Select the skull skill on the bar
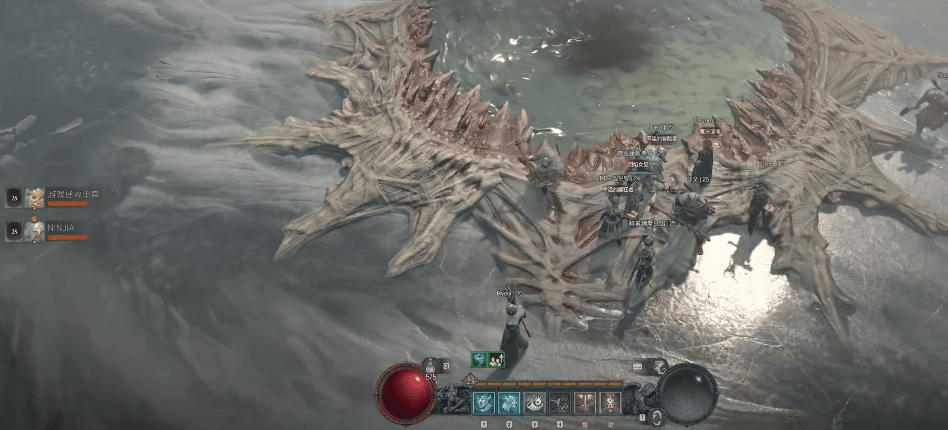Image resolution: width=948 pixels, height=430 pixels. pyautogui.click(x=609, y=403)
